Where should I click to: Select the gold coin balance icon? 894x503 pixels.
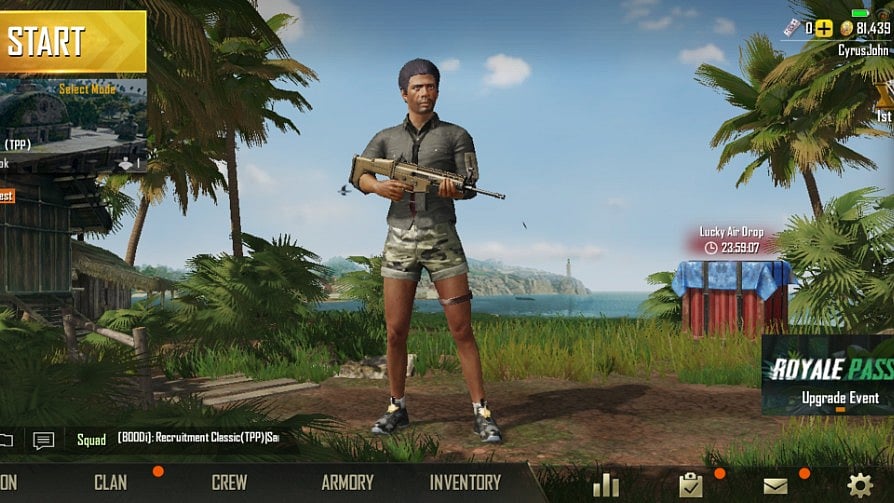846,28
